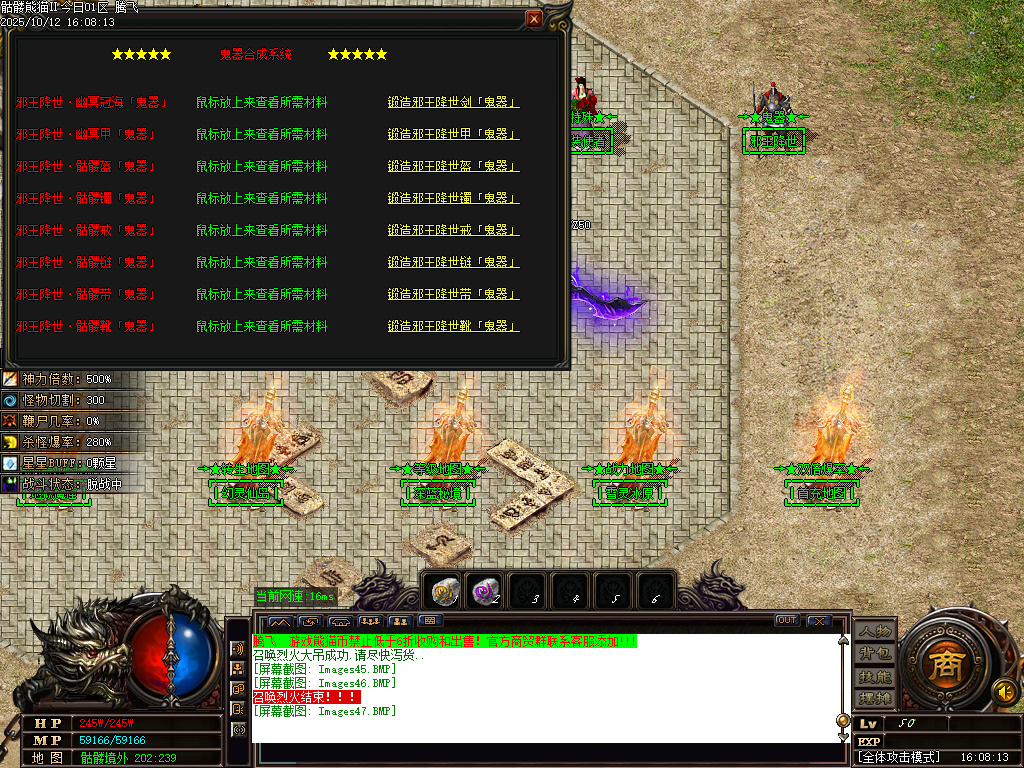1024x768 pixels.
Task: Open the 人物 character panel
Action: coord(874,631)
